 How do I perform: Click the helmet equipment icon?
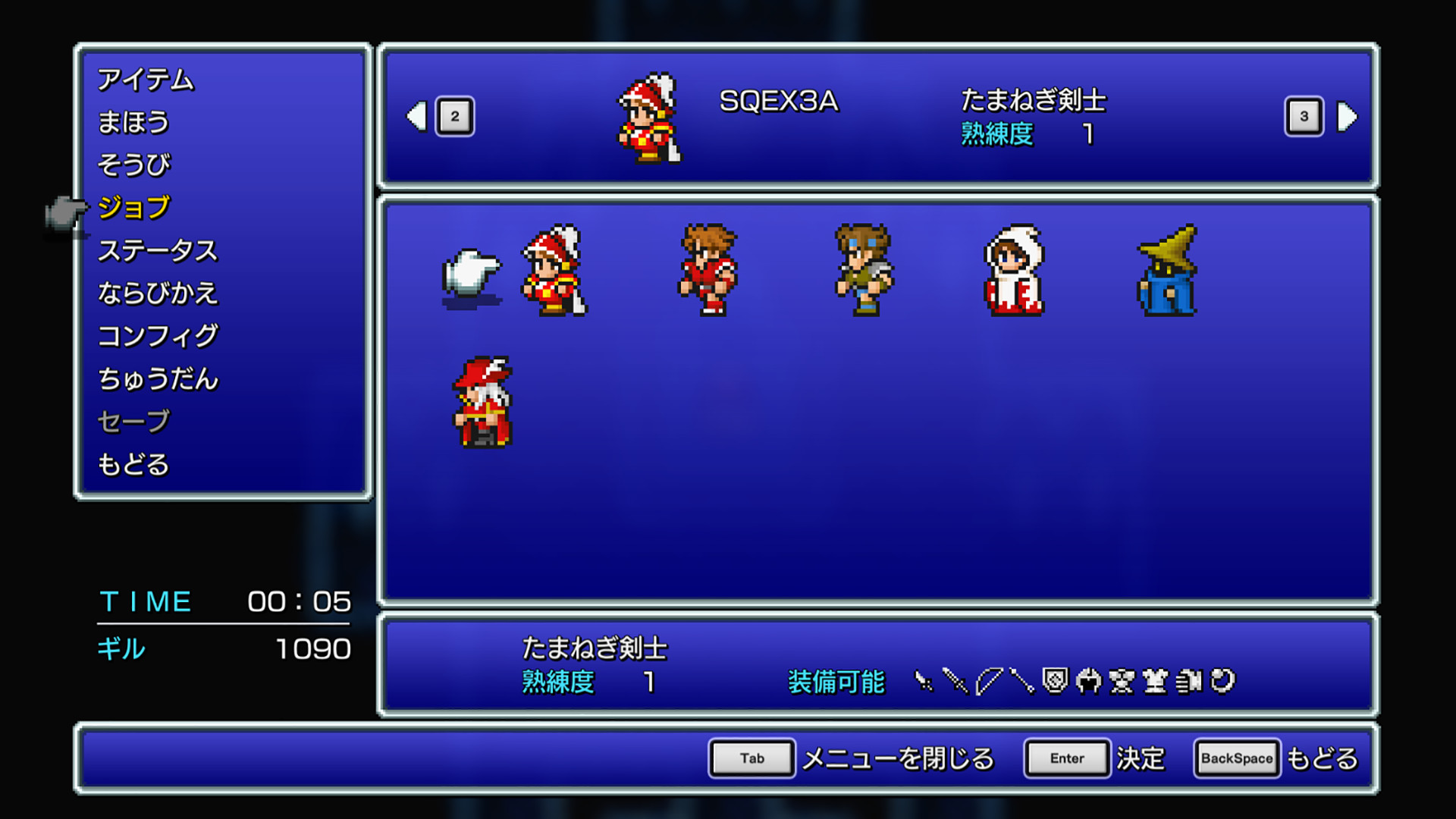coord(1087,679)
